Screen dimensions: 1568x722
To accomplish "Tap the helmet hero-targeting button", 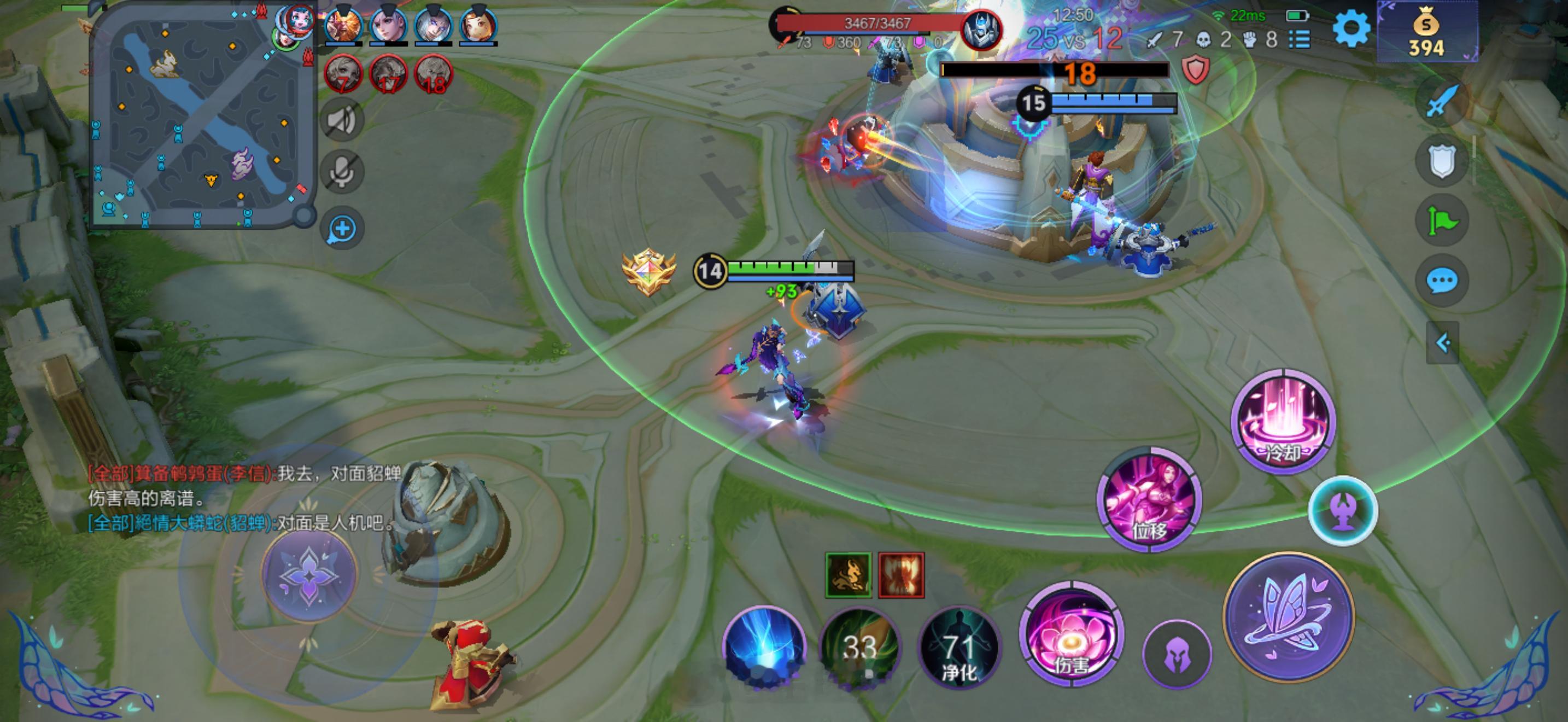I will click(x=1177, y=655).
